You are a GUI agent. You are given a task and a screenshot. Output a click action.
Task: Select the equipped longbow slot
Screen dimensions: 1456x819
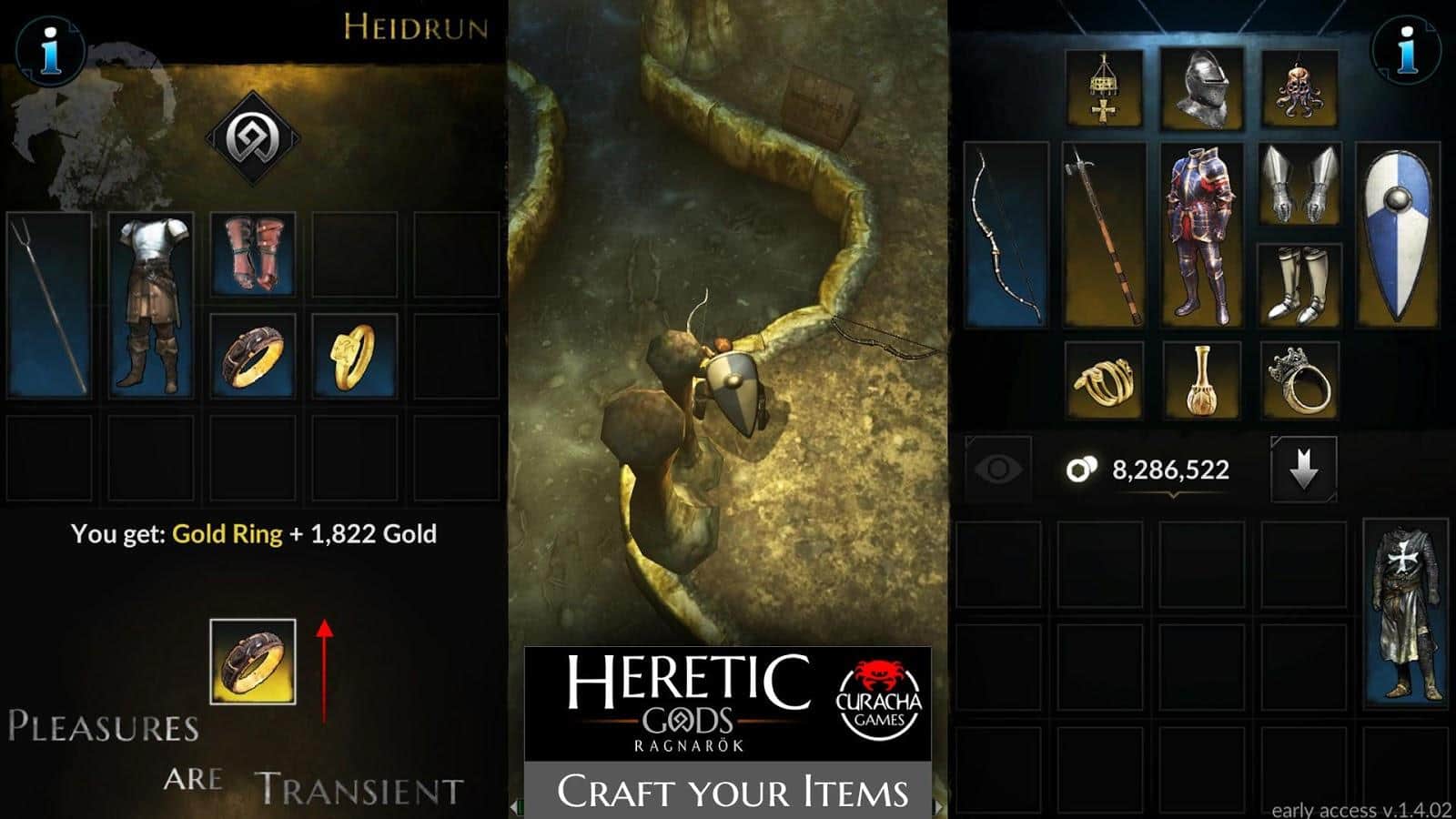tap(1006, 235)
